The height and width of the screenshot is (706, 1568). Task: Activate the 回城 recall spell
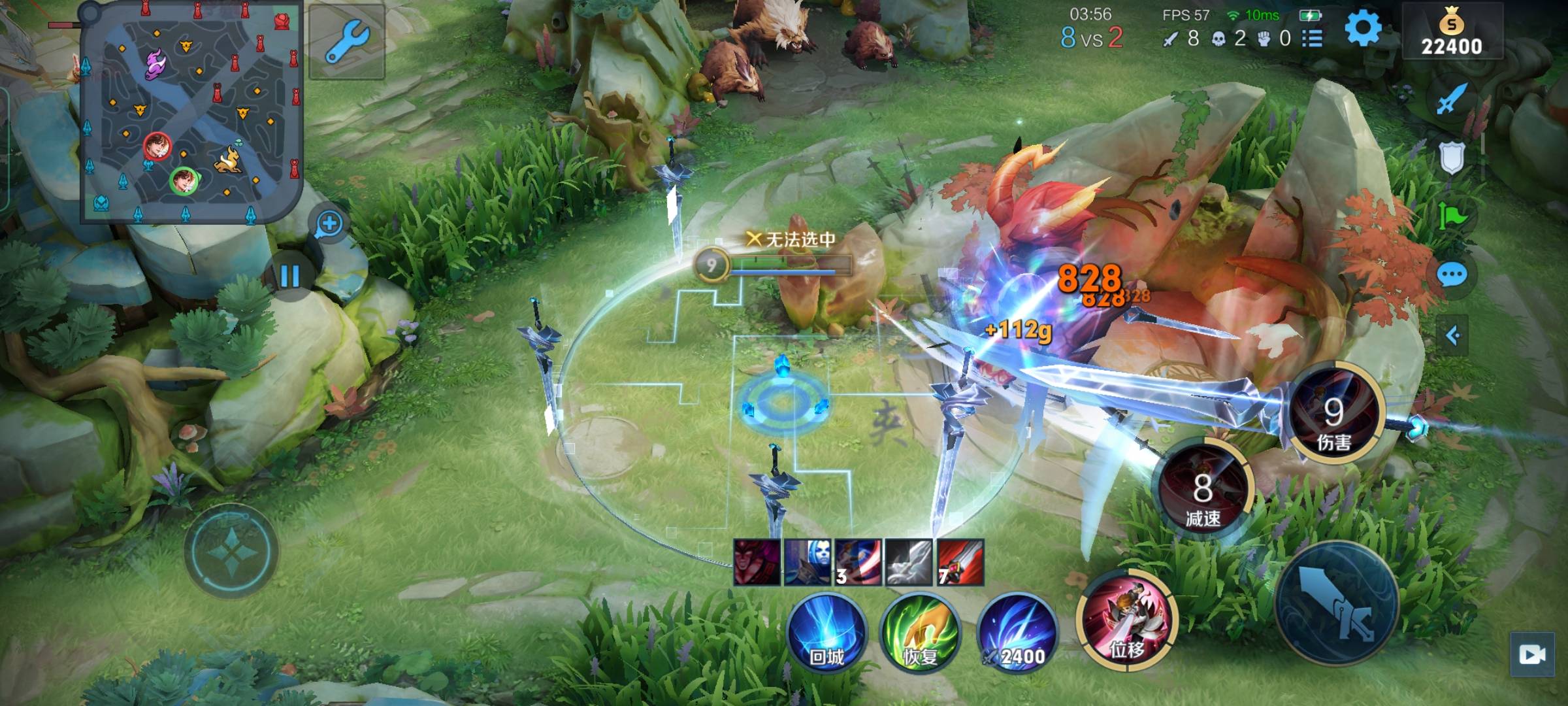tap(826, 633)
